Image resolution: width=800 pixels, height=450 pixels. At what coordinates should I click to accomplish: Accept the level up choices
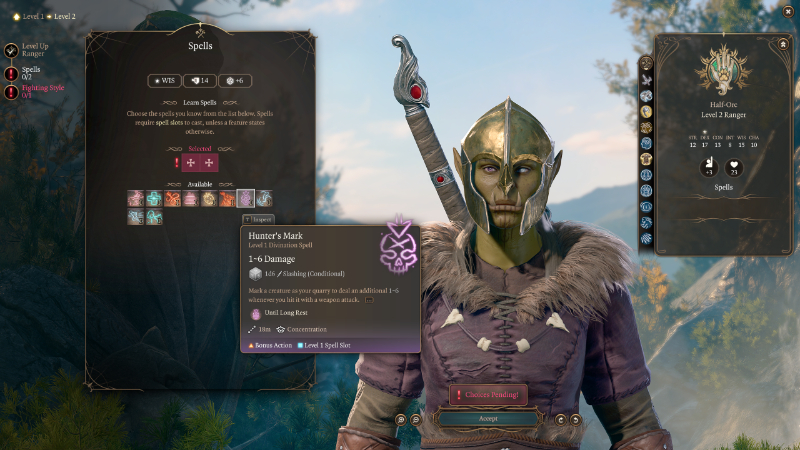pos(488,419)
